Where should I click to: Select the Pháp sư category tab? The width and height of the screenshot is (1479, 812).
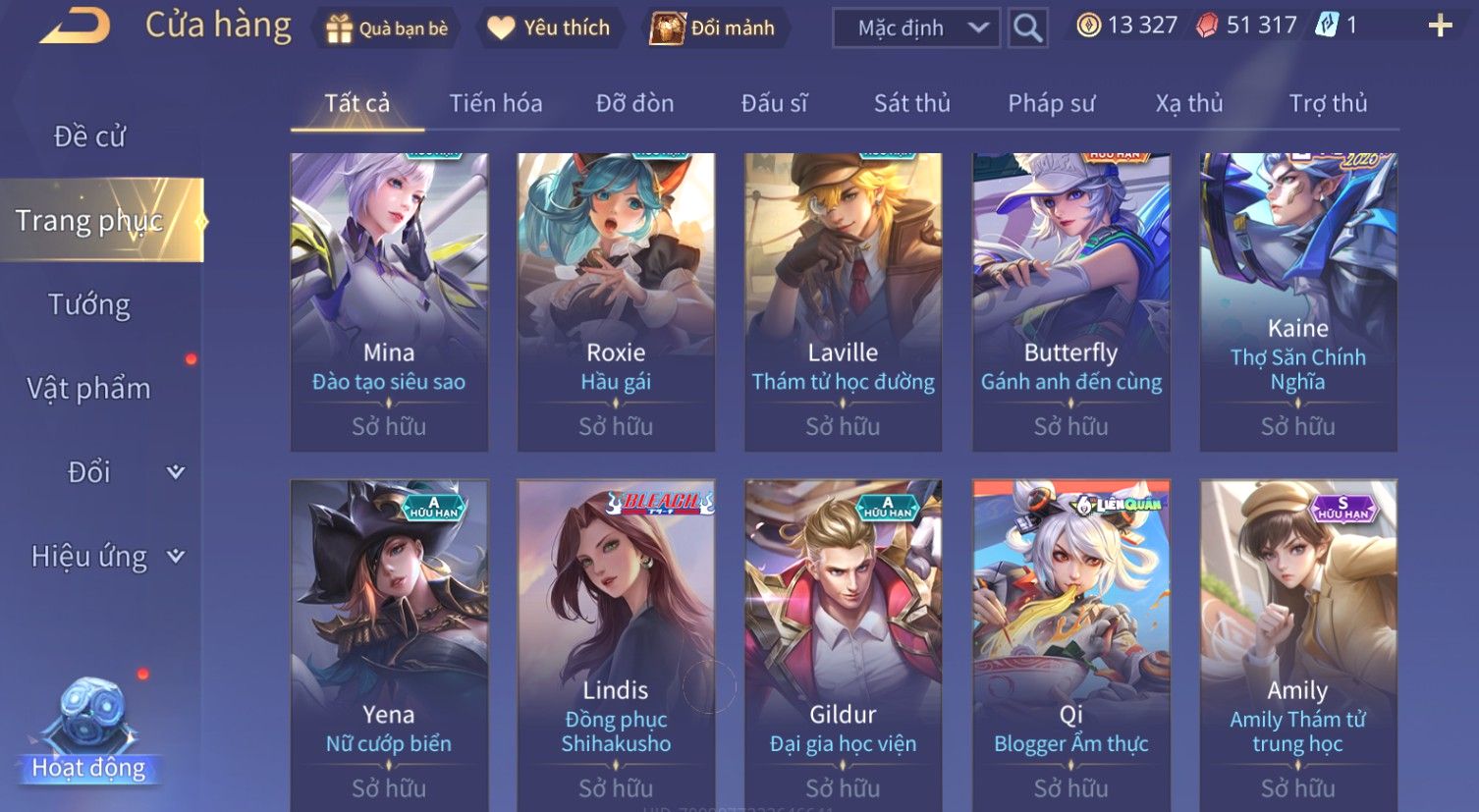pyautogui.click(x=1051, y=103)
